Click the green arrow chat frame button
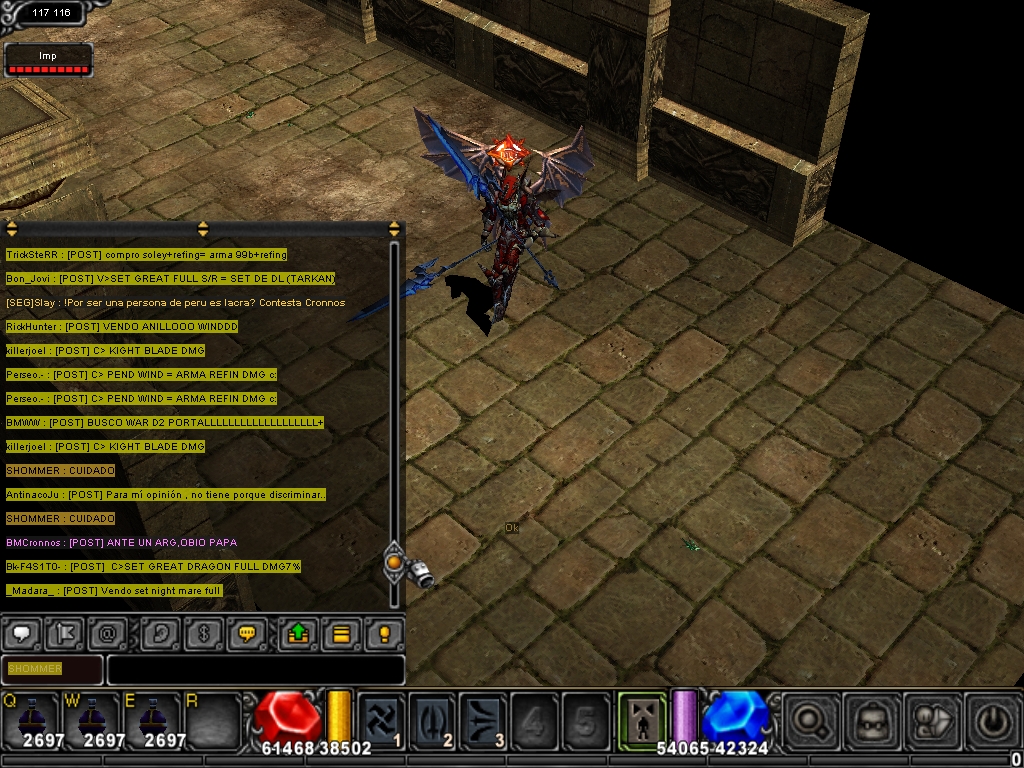Image resolution: width=1024 pixels, height=768 pixels. point(297,634)
